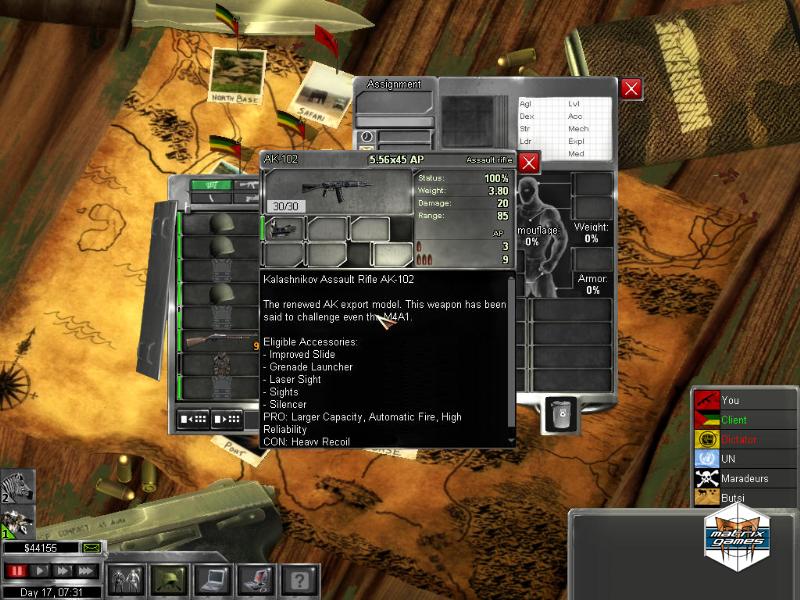The height and width of the screenshot is (600, 800).
Task: Select the squad portrait number 1
Action: pos(17,522)
